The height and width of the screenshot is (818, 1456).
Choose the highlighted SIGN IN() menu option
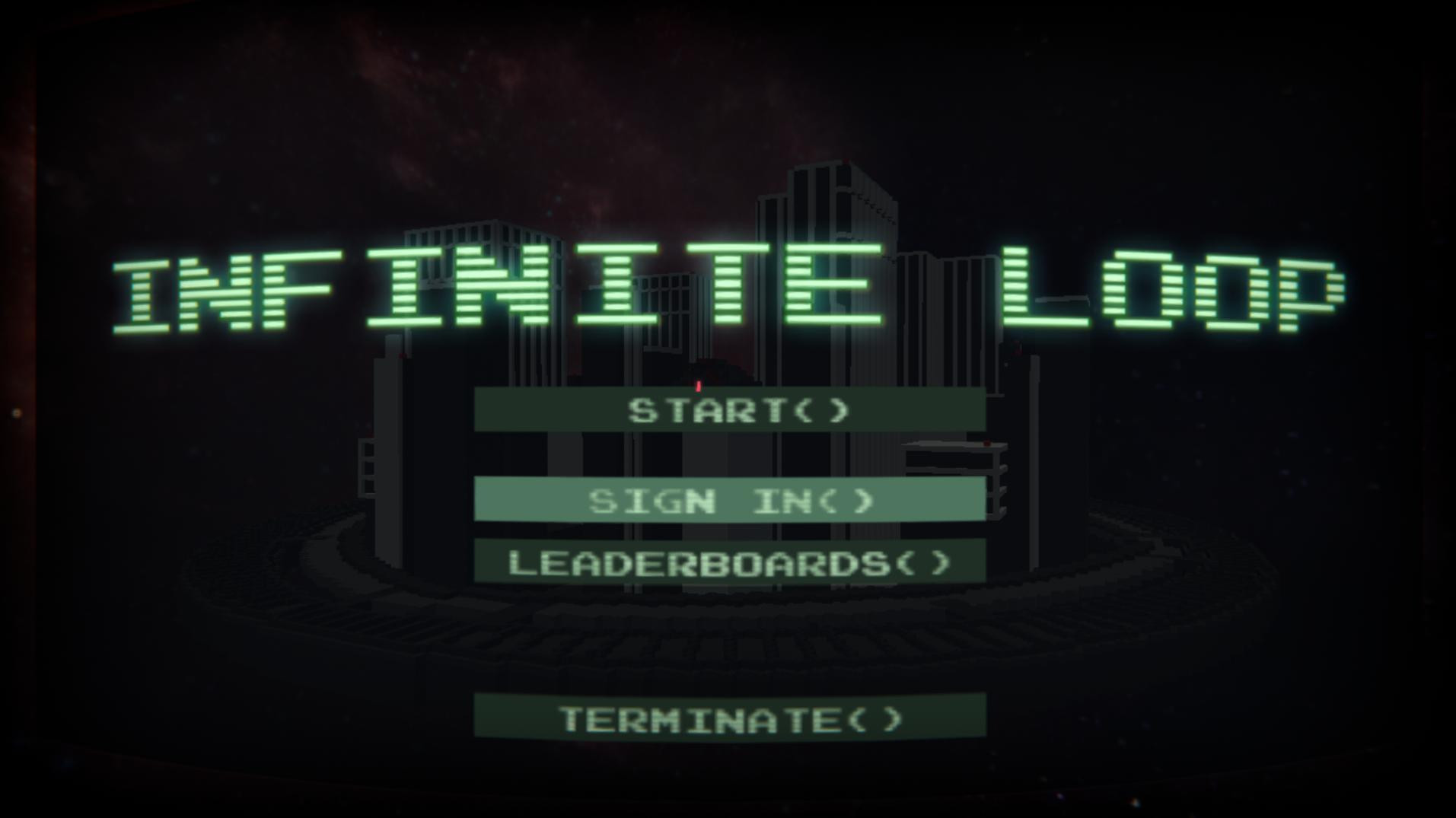point(729,501)
